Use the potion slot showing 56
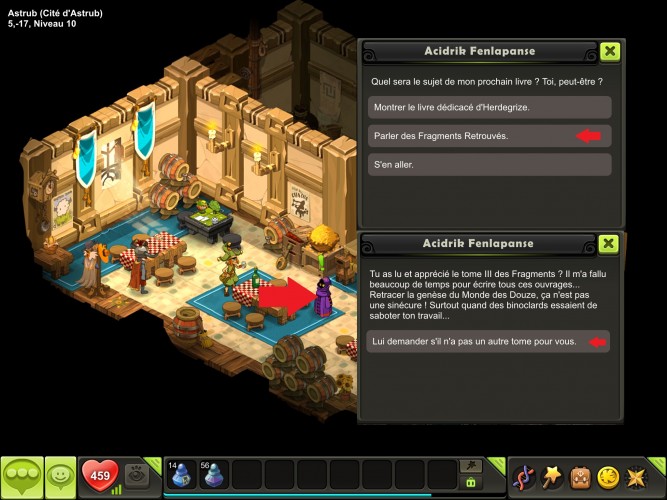667x500 pixels. coord(213,474)
